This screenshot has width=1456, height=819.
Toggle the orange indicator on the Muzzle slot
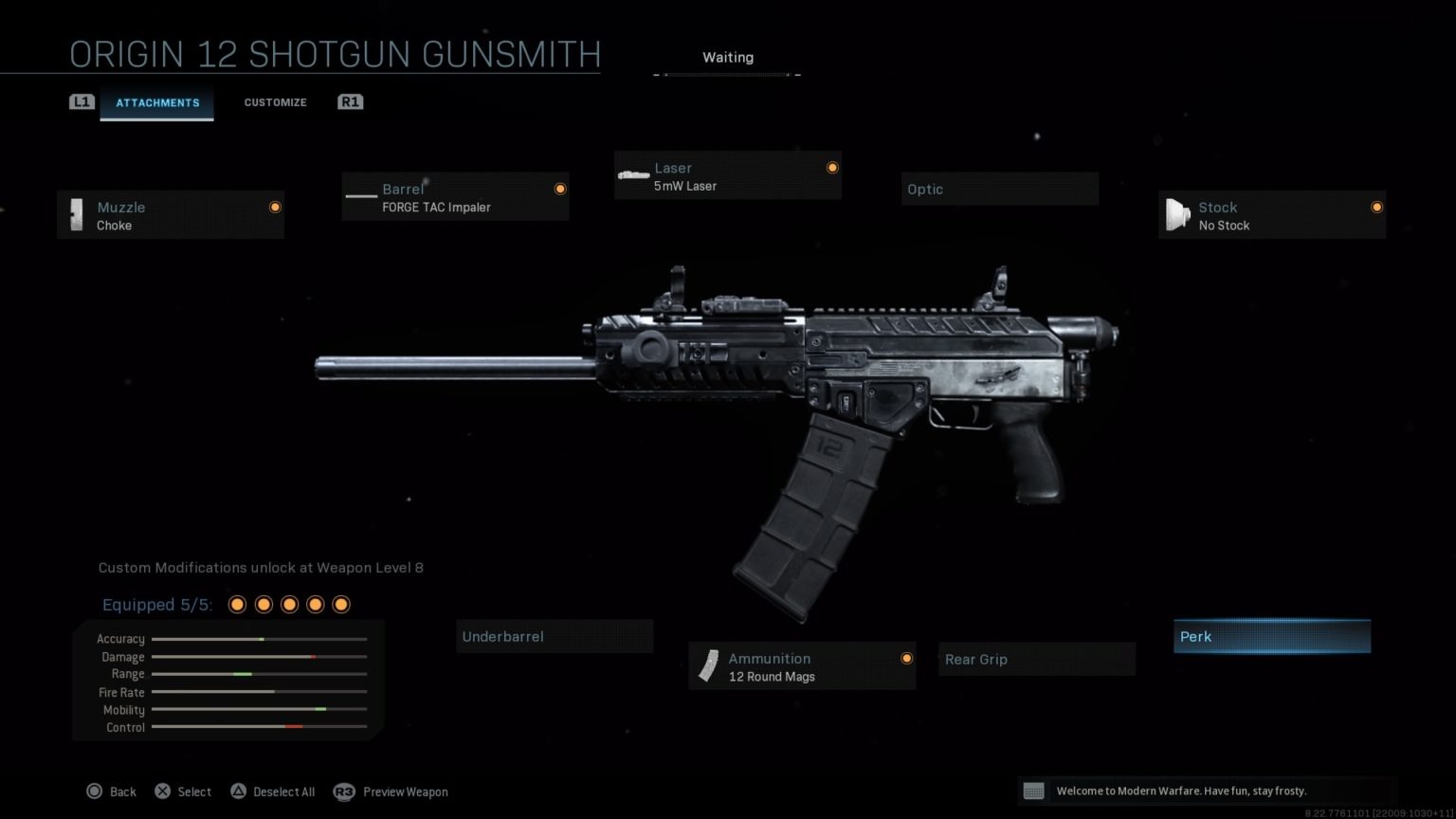point(275,207)
